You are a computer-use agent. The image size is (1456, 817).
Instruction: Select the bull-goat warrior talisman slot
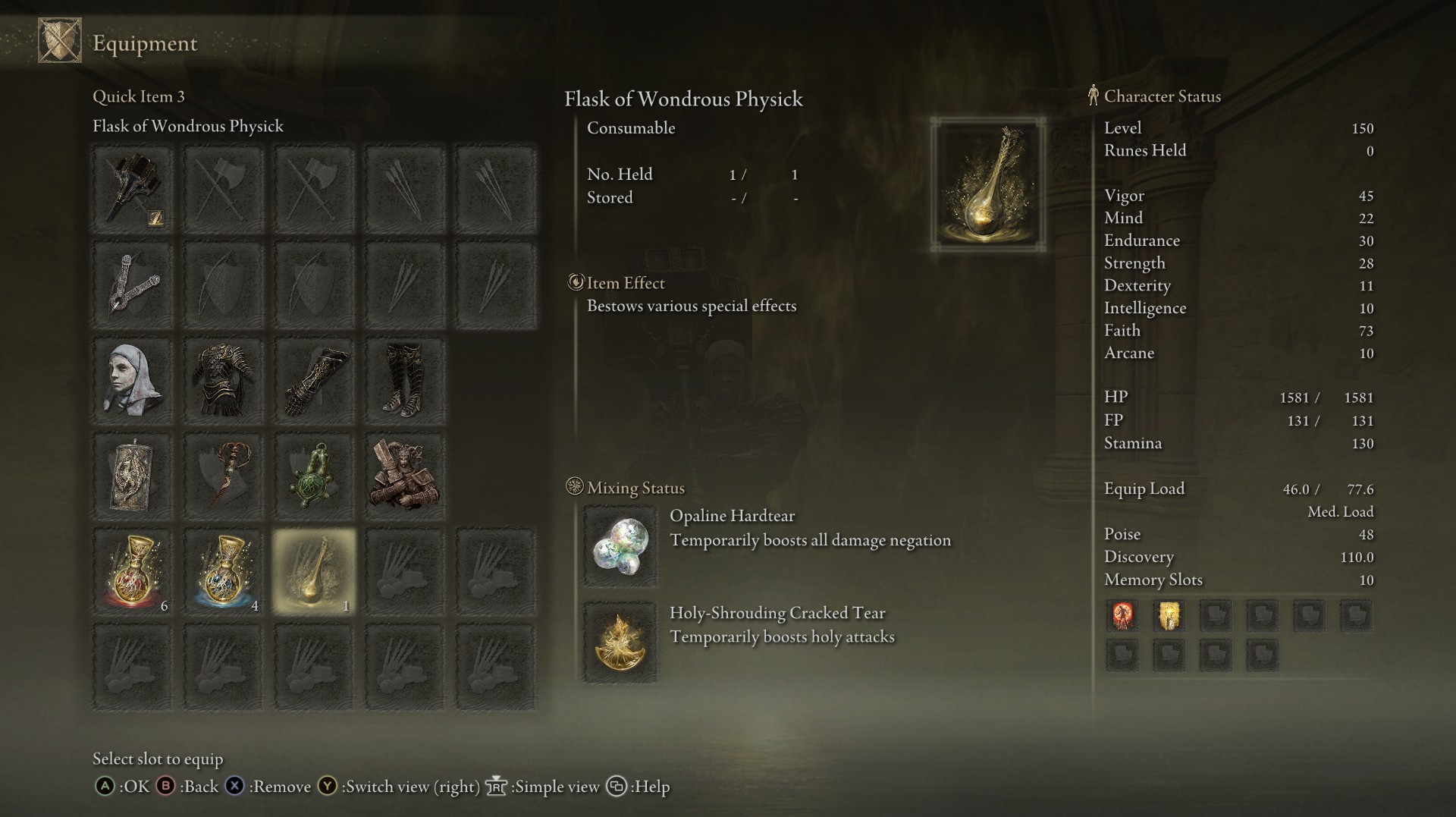click(404, 476)
